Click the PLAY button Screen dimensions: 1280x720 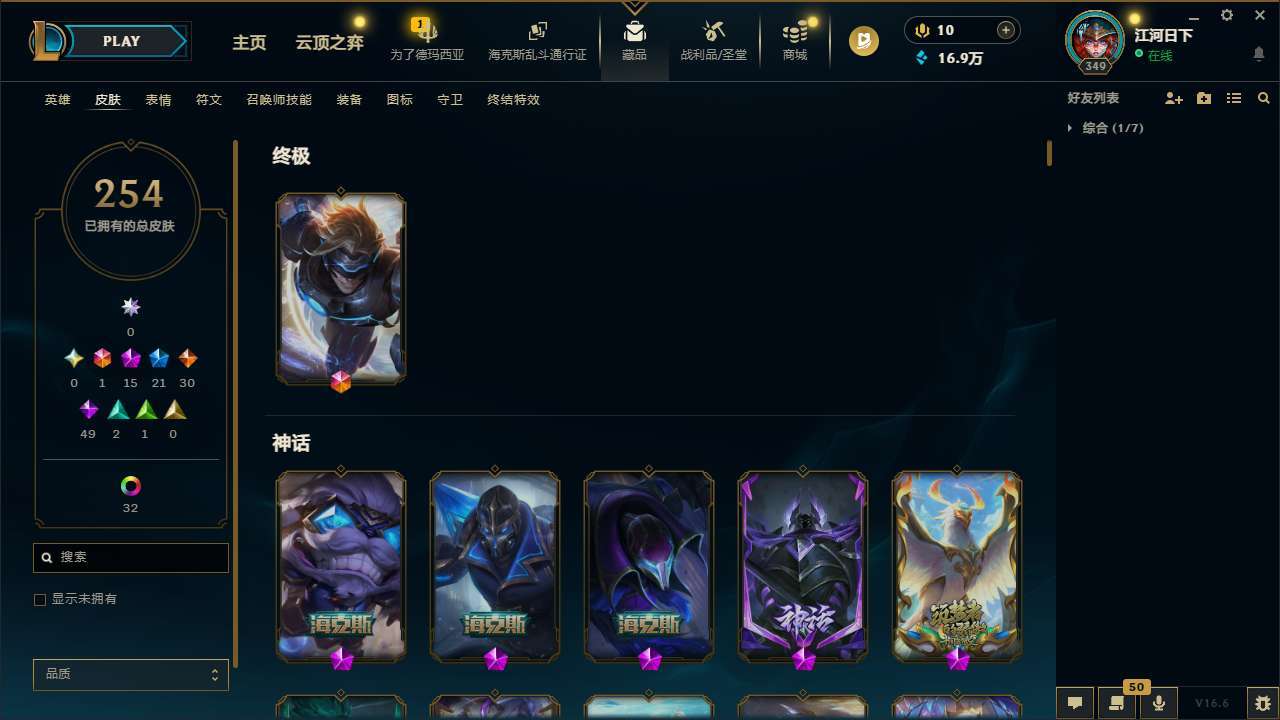click(120, 41)
